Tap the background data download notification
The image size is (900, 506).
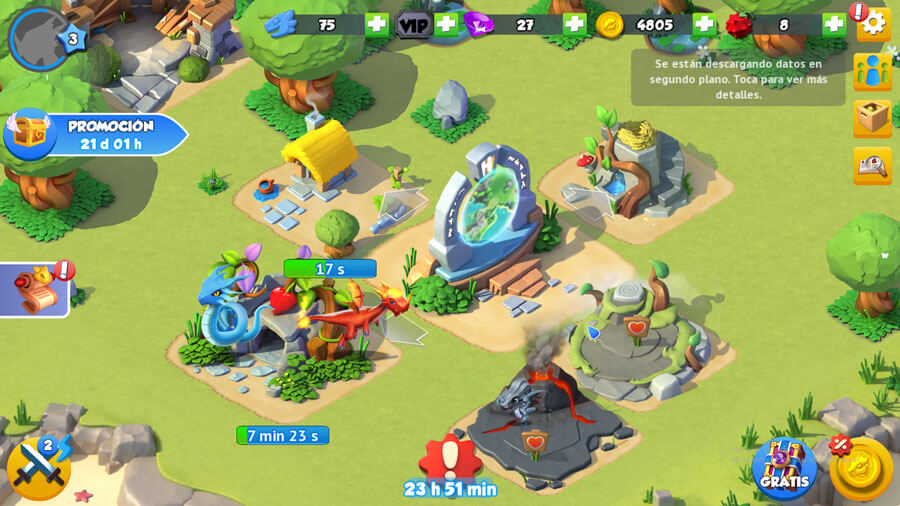[738, 78]
